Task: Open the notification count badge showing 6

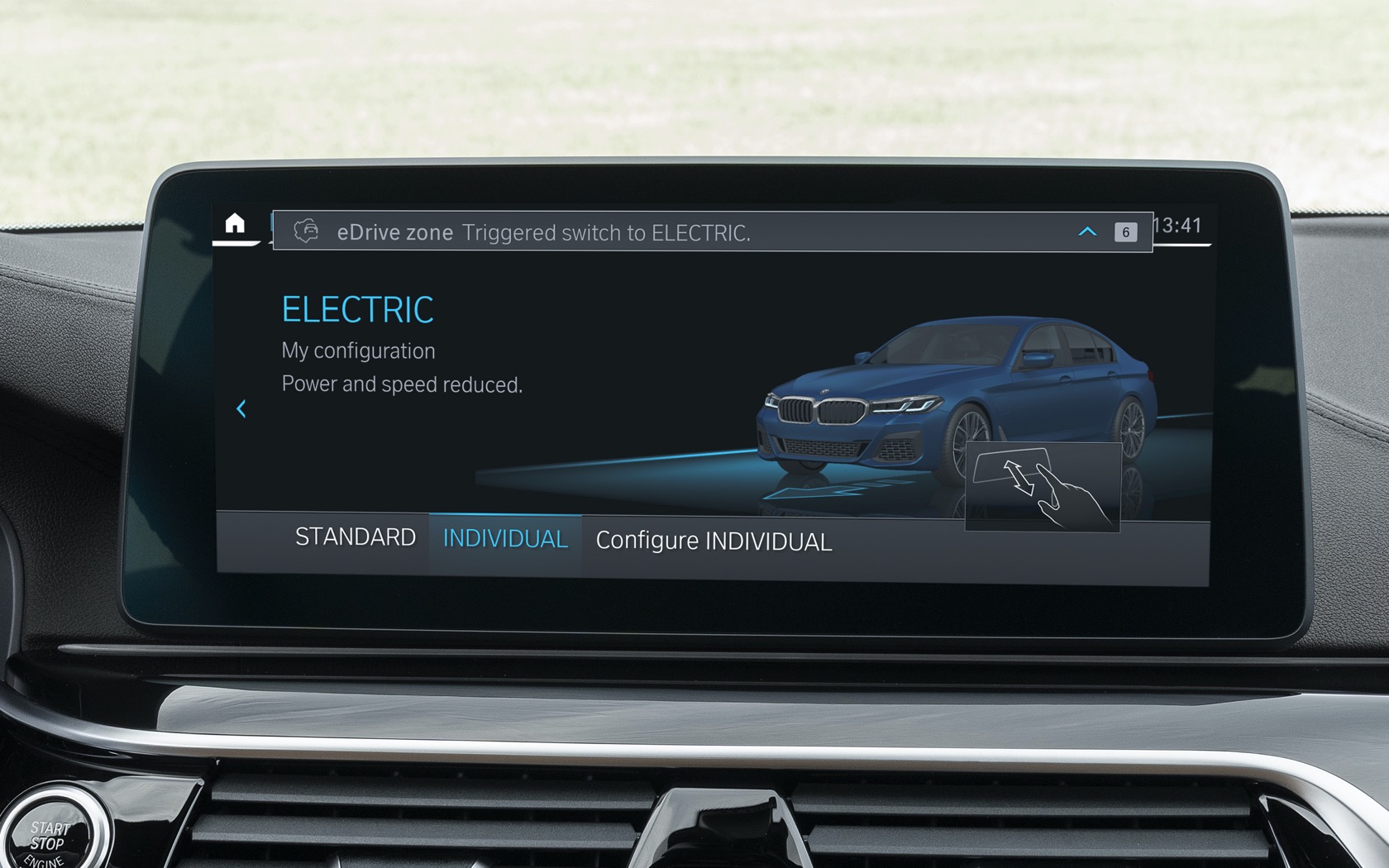Action: point(1124,232)
